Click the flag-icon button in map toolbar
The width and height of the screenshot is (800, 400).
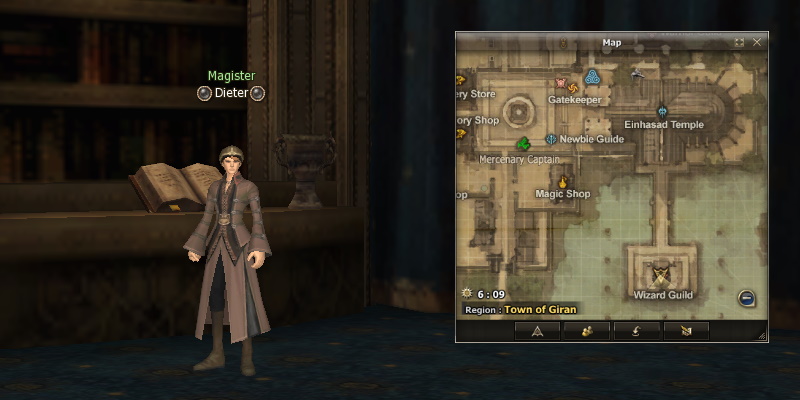coord(685,330)
